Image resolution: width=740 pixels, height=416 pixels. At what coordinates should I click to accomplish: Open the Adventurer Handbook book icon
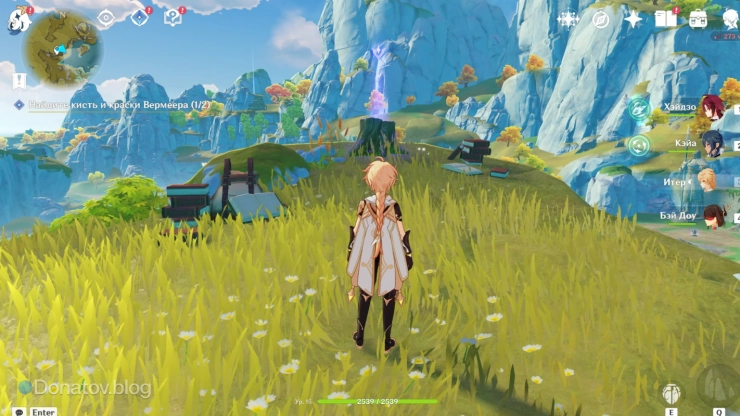pos(665,19)
